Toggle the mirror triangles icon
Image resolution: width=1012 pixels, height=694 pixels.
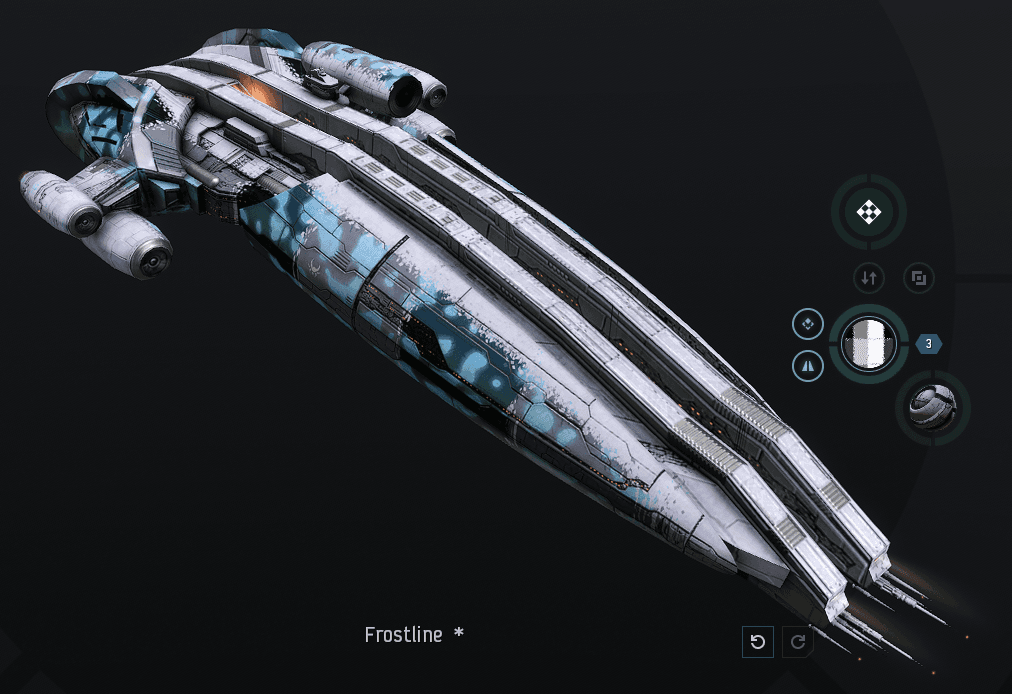(807, 367)
